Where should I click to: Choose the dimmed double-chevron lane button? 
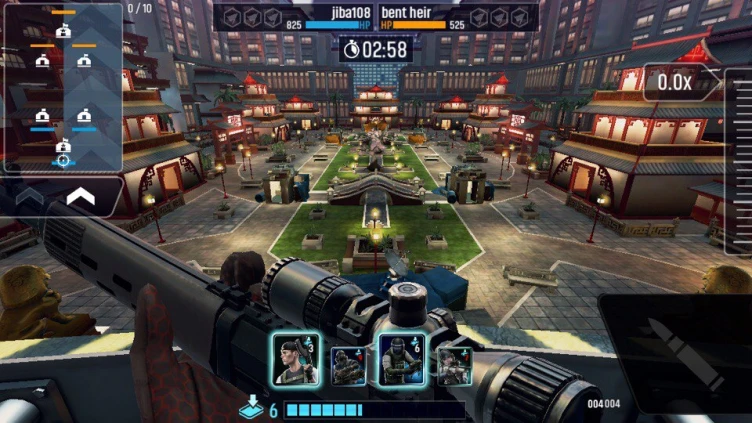click(30, 198)
